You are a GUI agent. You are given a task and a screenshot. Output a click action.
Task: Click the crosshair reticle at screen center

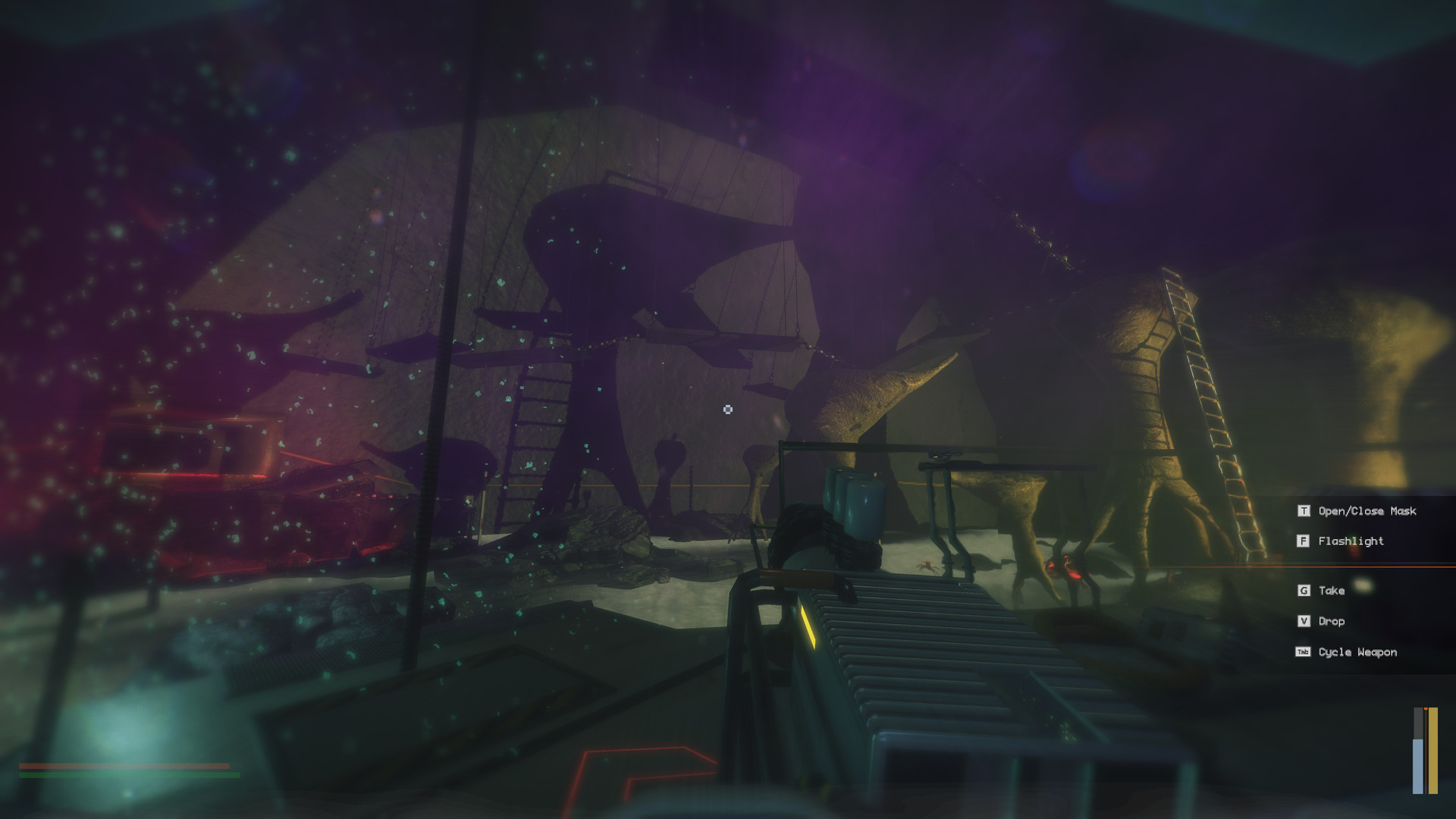728,409
